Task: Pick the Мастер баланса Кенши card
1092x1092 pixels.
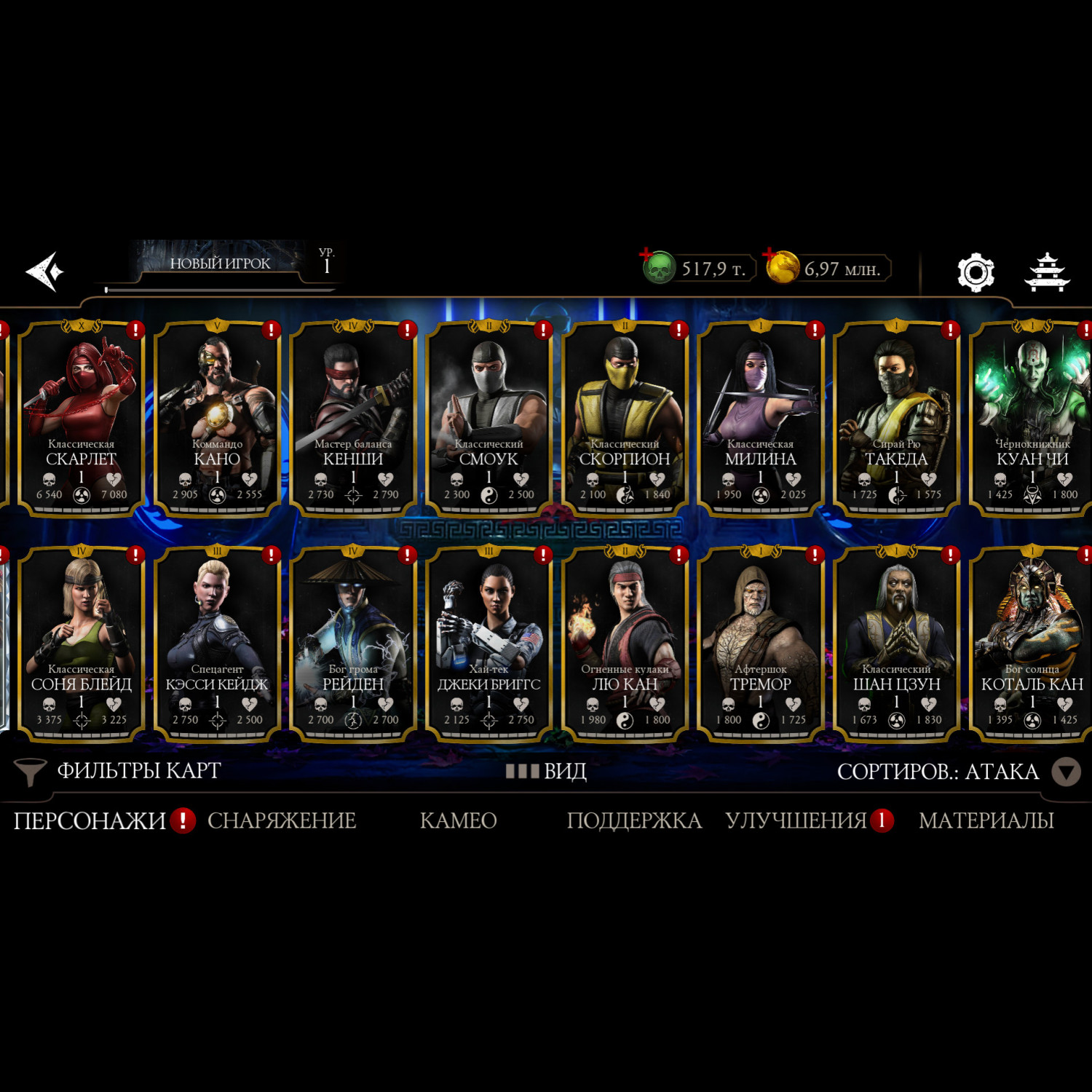Action: point(353,419)
